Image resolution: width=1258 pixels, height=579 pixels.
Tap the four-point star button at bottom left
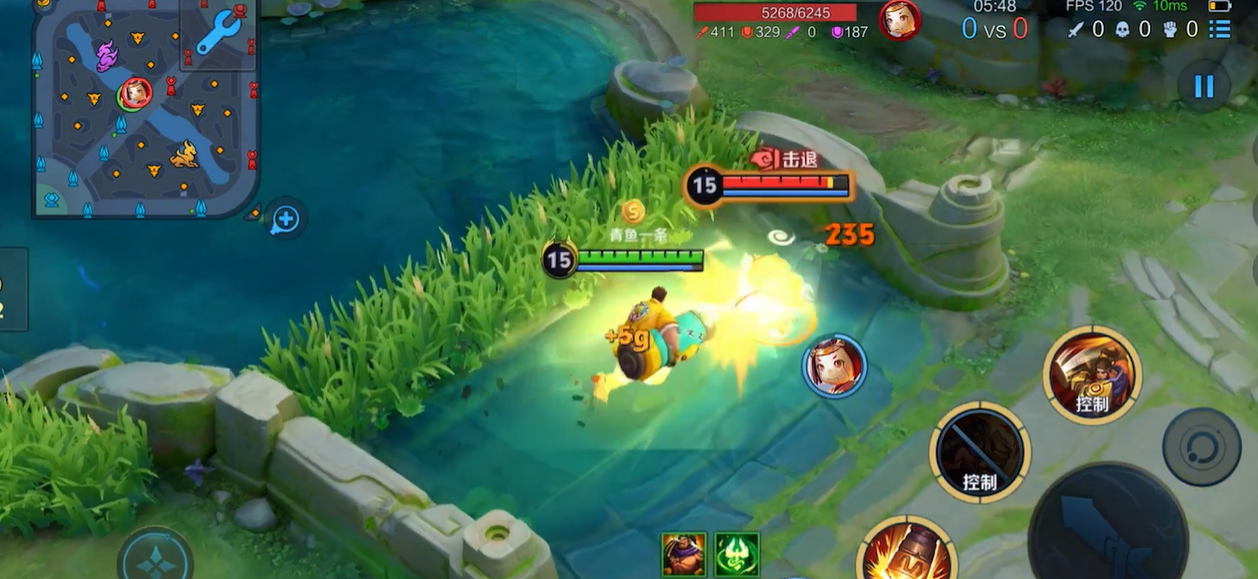(155, 560)
